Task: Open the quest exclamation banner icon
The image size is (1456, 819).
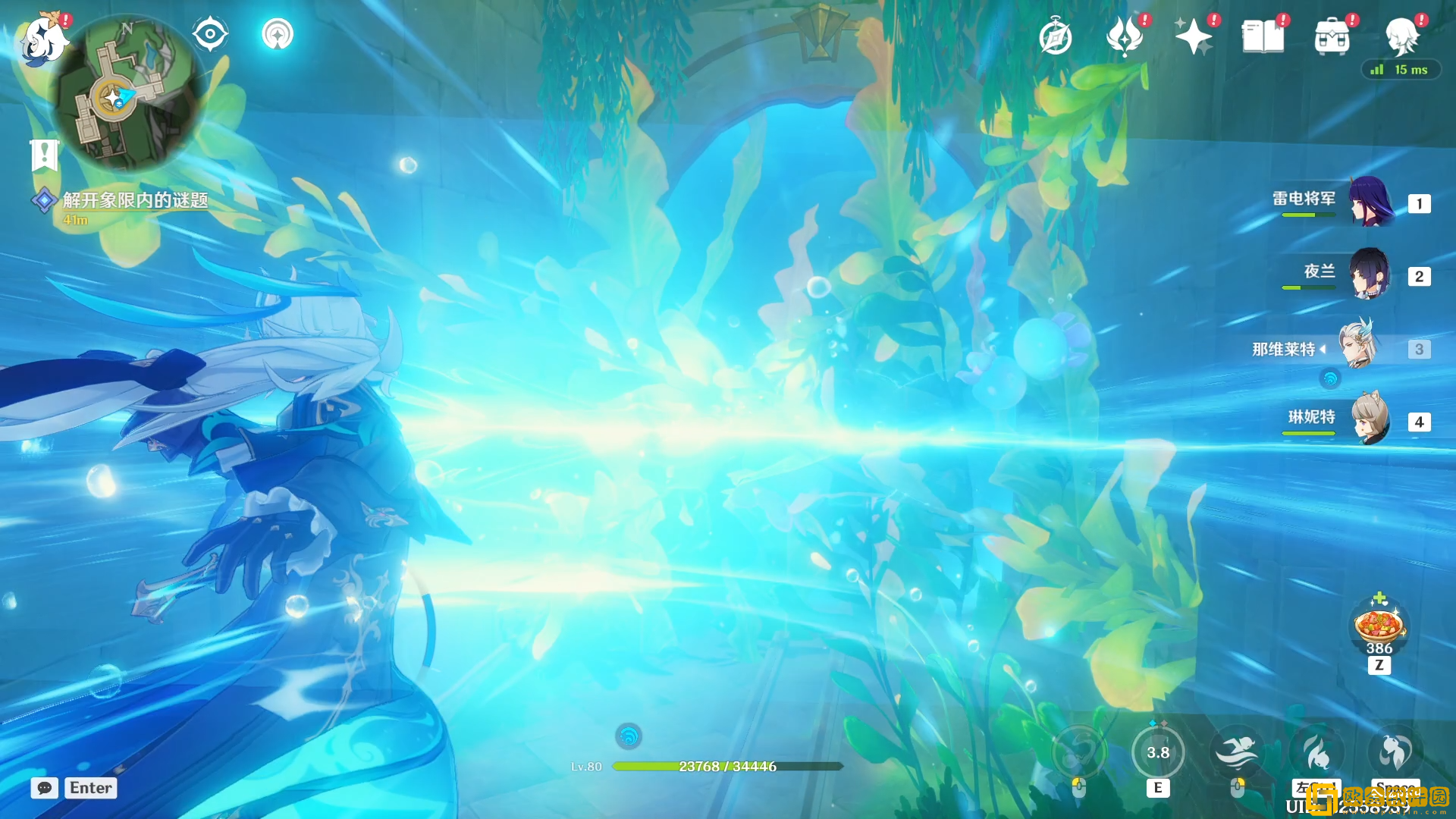Action: 44,155
